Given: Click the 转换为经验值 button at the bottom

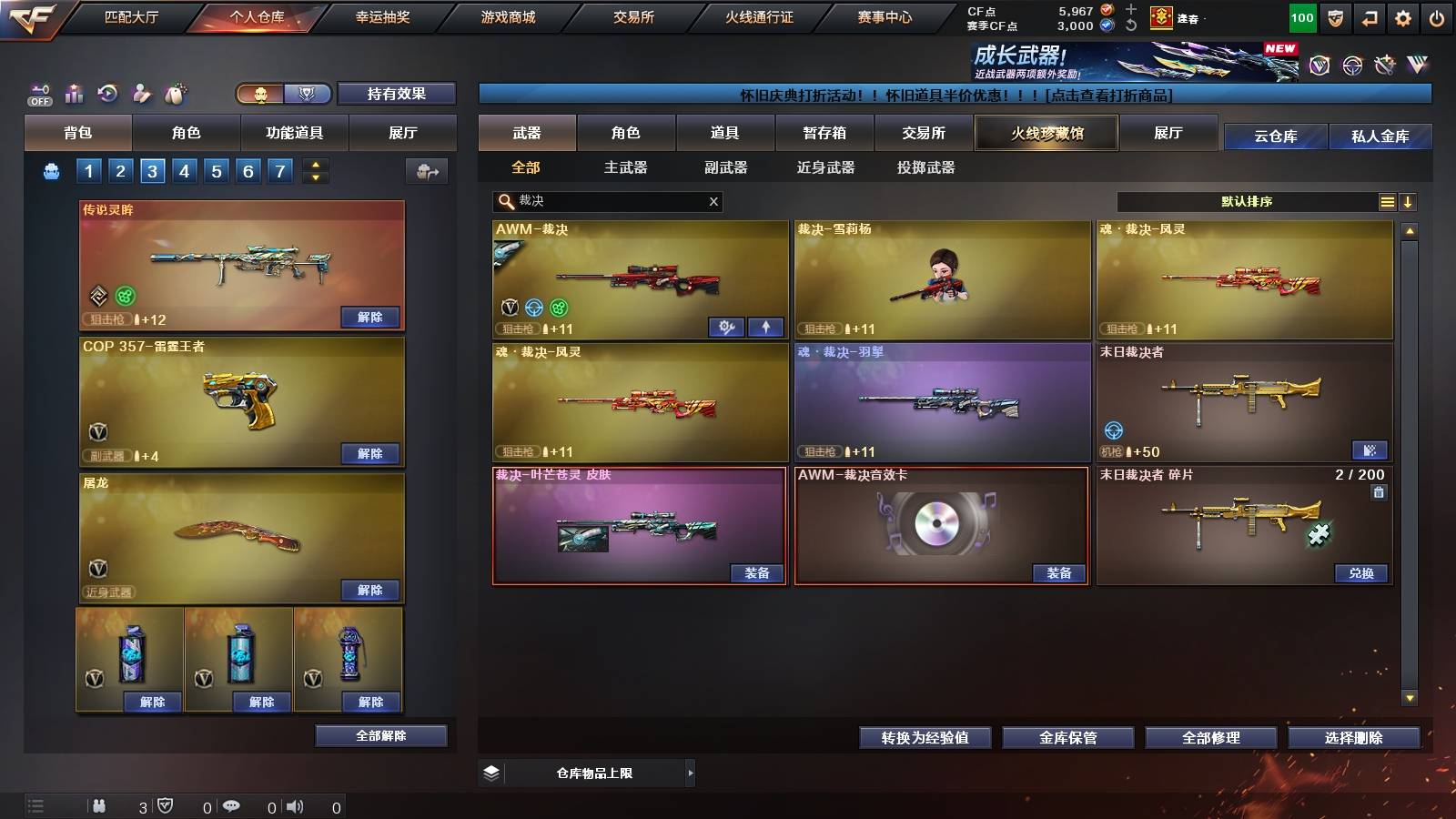Looking at the screenshot, I should tap(925, 738).
